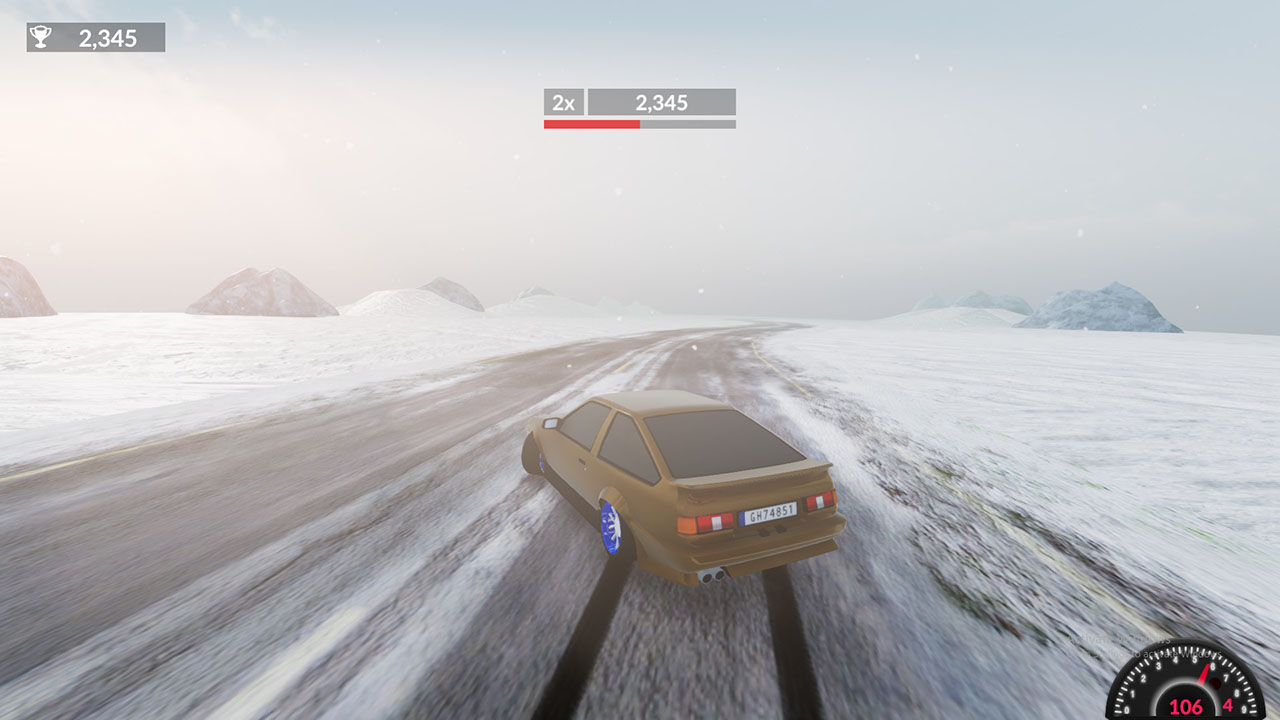Select the gear indicator showing 4
Screen dimensions: 1280x720
[1227, 706]
